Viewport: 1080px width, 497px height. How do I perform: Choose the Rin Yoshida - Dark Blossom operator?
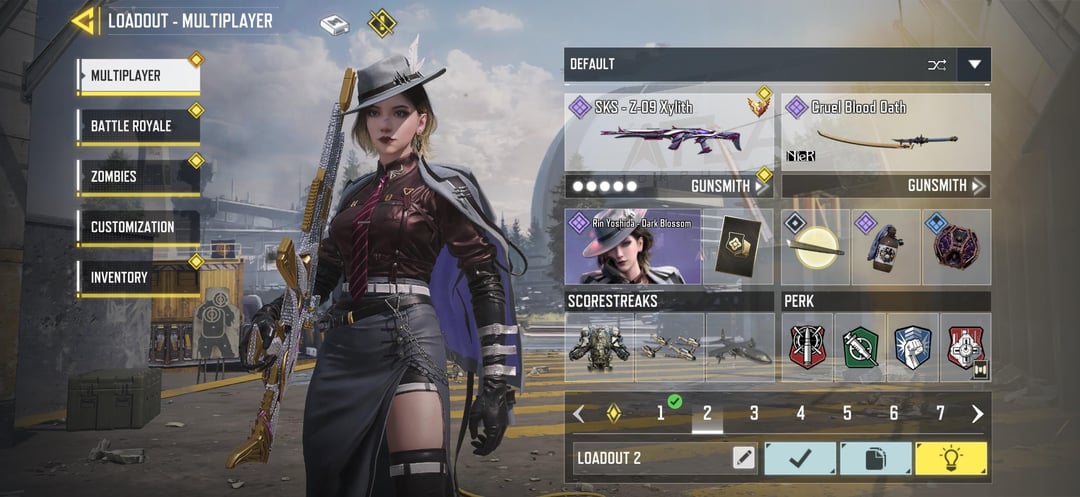[x=632, y=247]
